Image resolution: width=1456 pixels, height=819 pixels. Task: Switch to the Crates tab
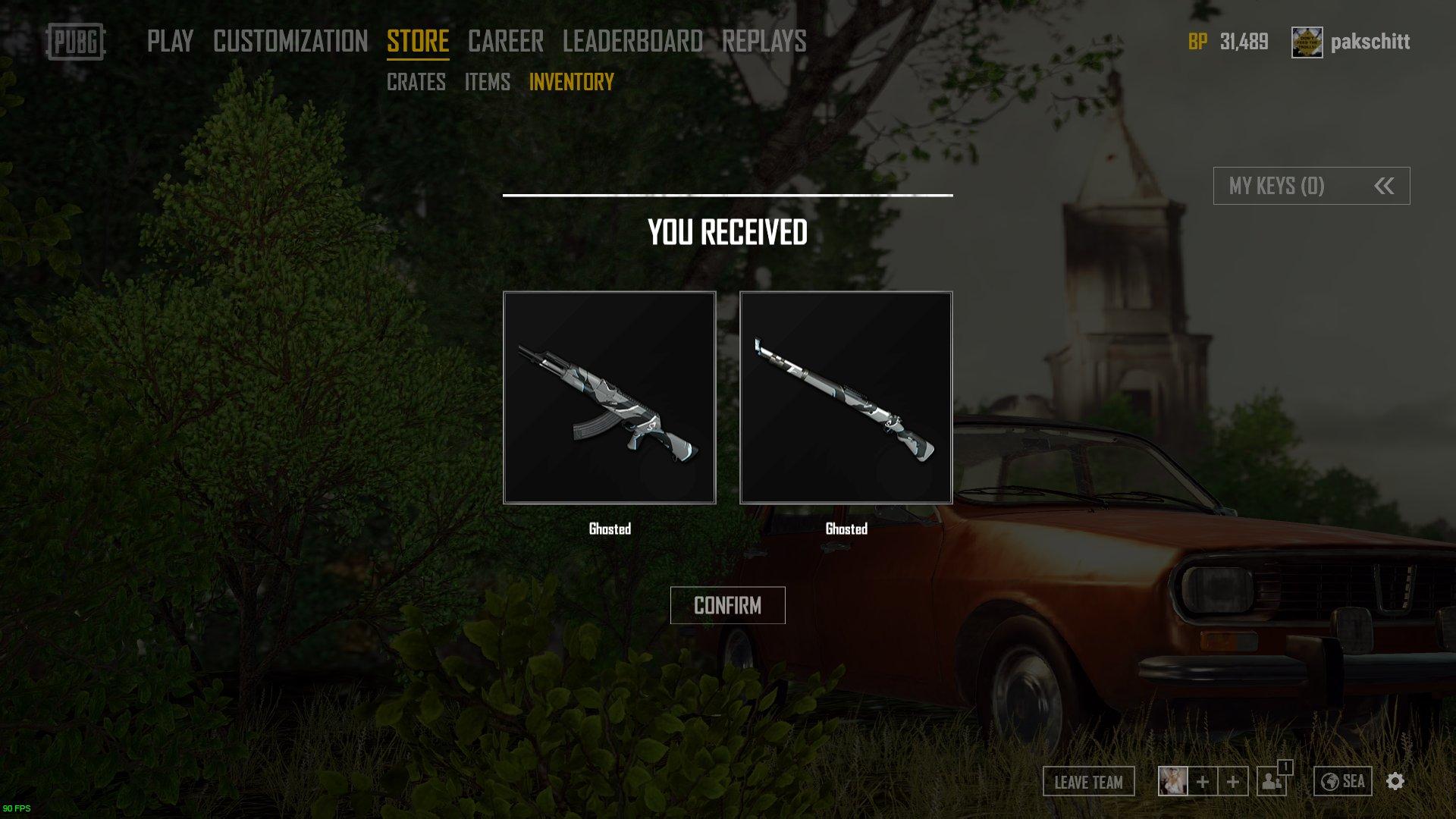pos(416,82)
